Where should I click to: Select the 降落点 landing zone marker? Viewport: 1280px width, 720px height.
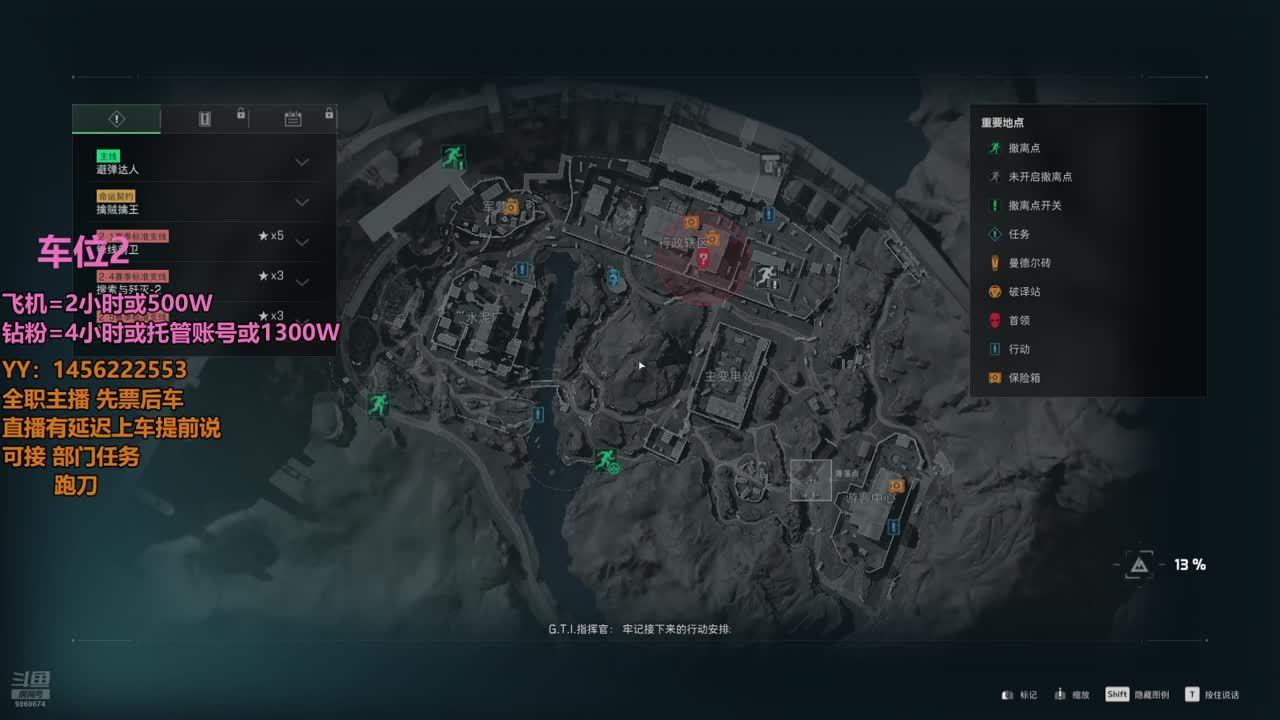pyautogui.click(x=811, y=480)
